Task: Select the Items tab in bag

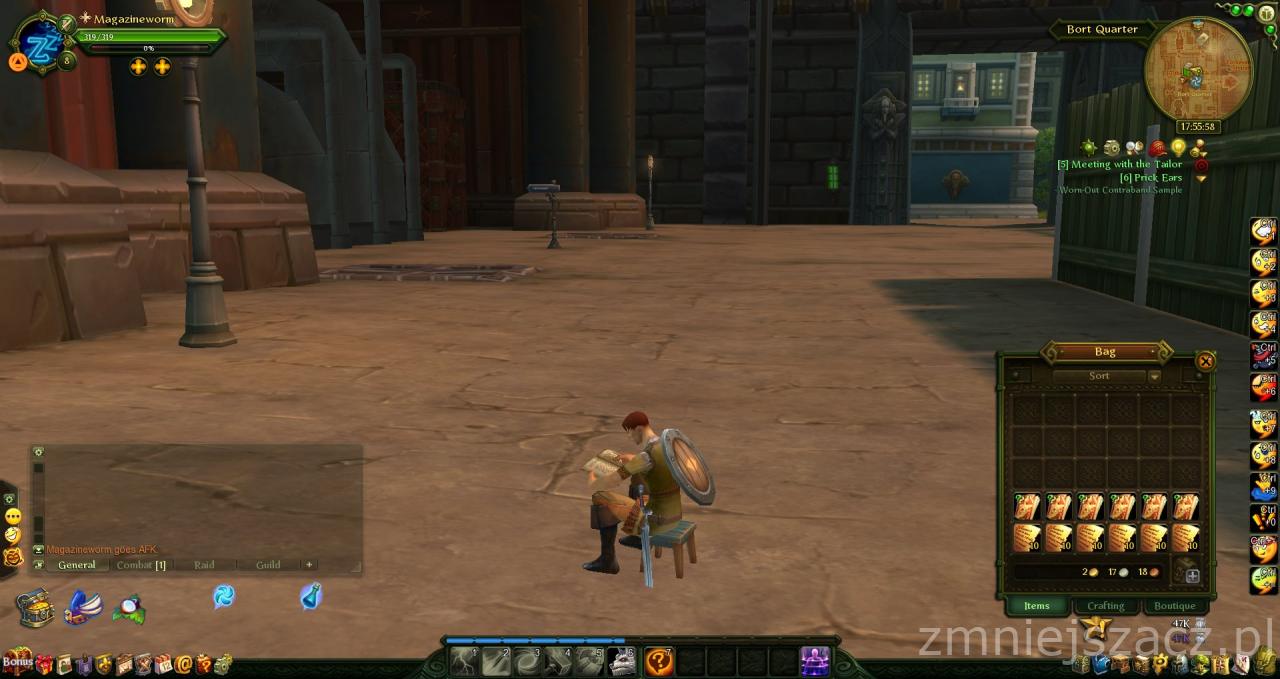Action: 1037,606
